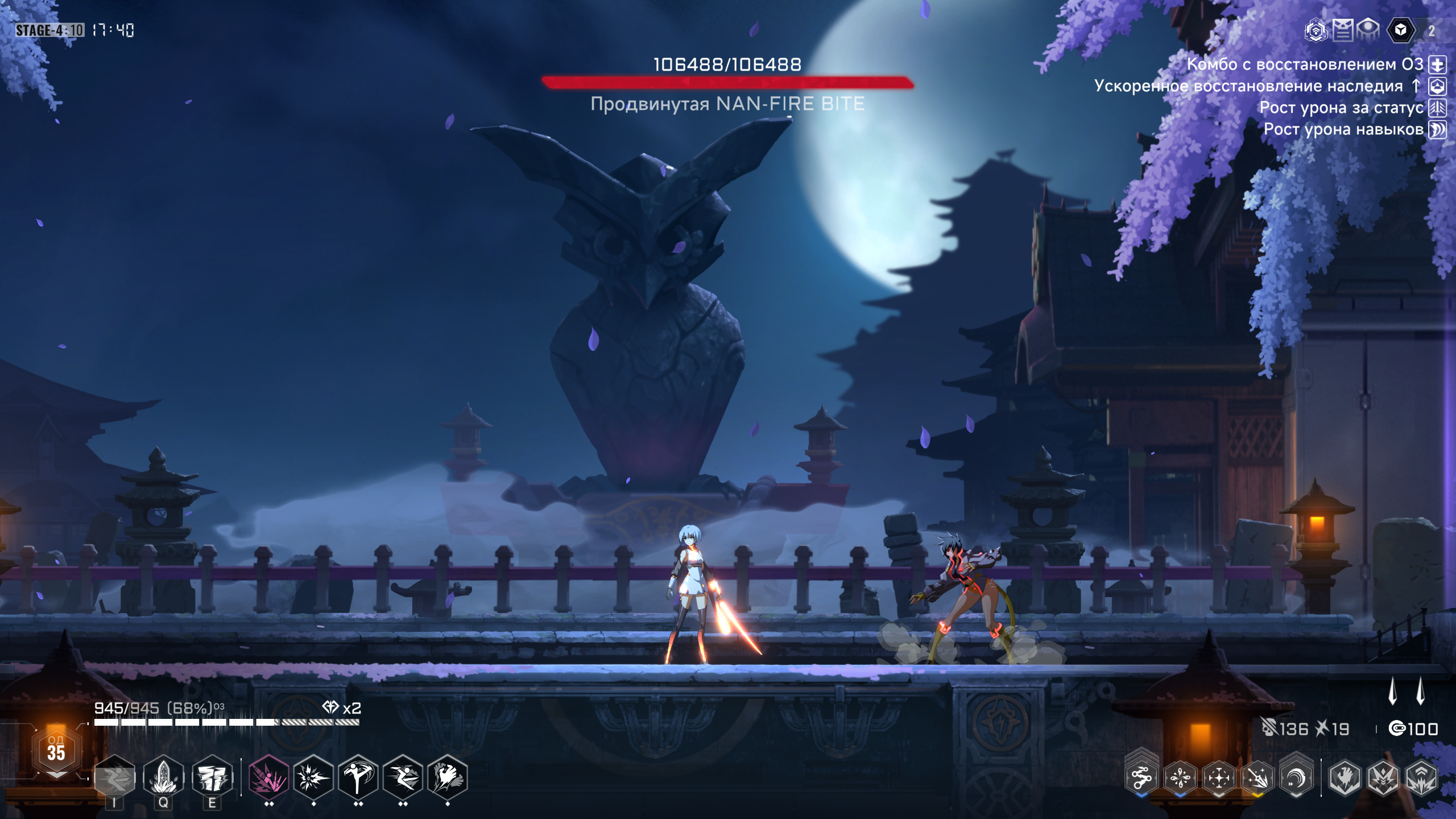View the sparkling spear buff icon
The height and width of the screenshot is (819, 1456).
[x=1258, y=777]
